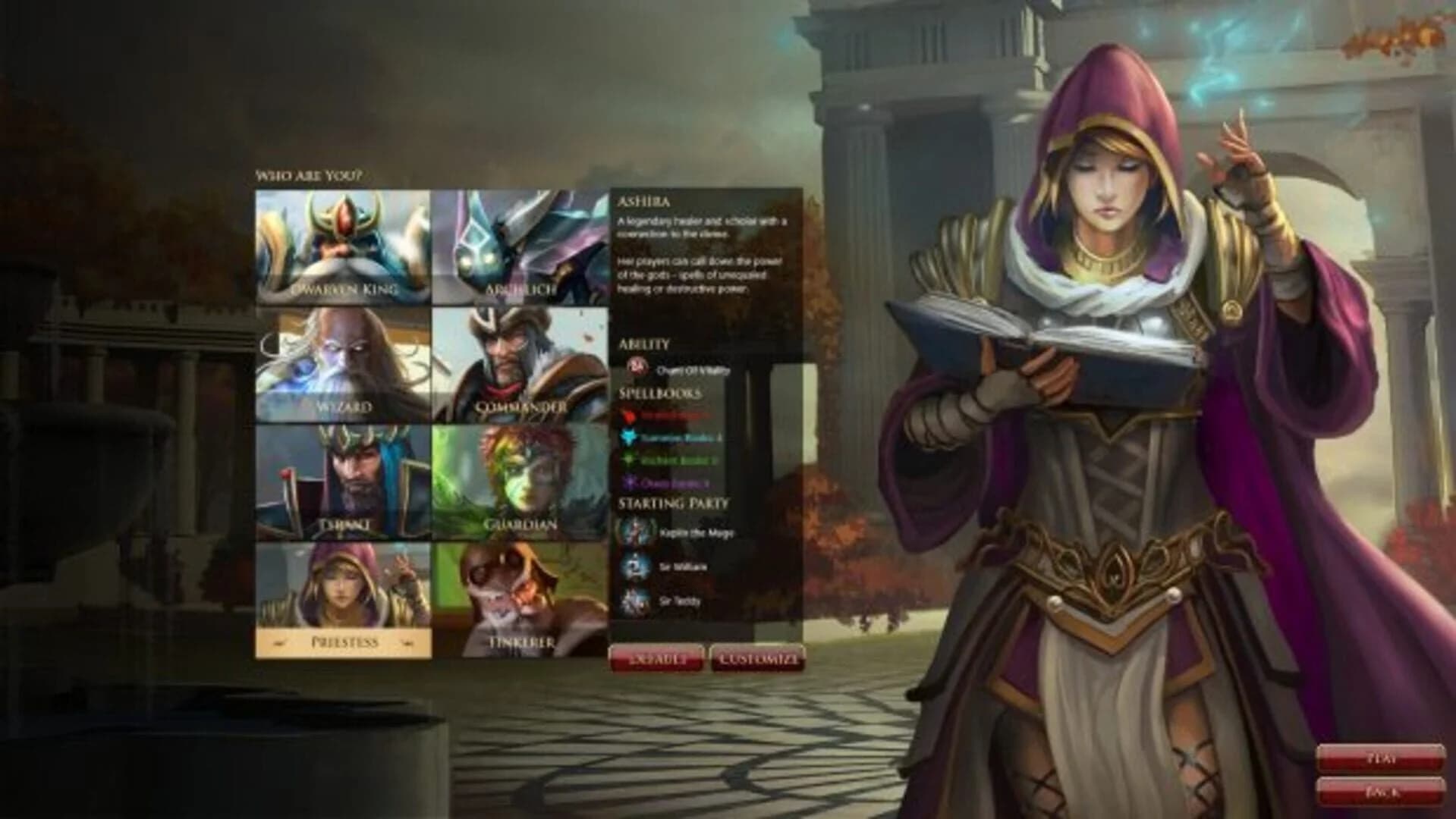Expand the Spellbooks section header
Screen dimensions: 1456x819
[661, 392]
